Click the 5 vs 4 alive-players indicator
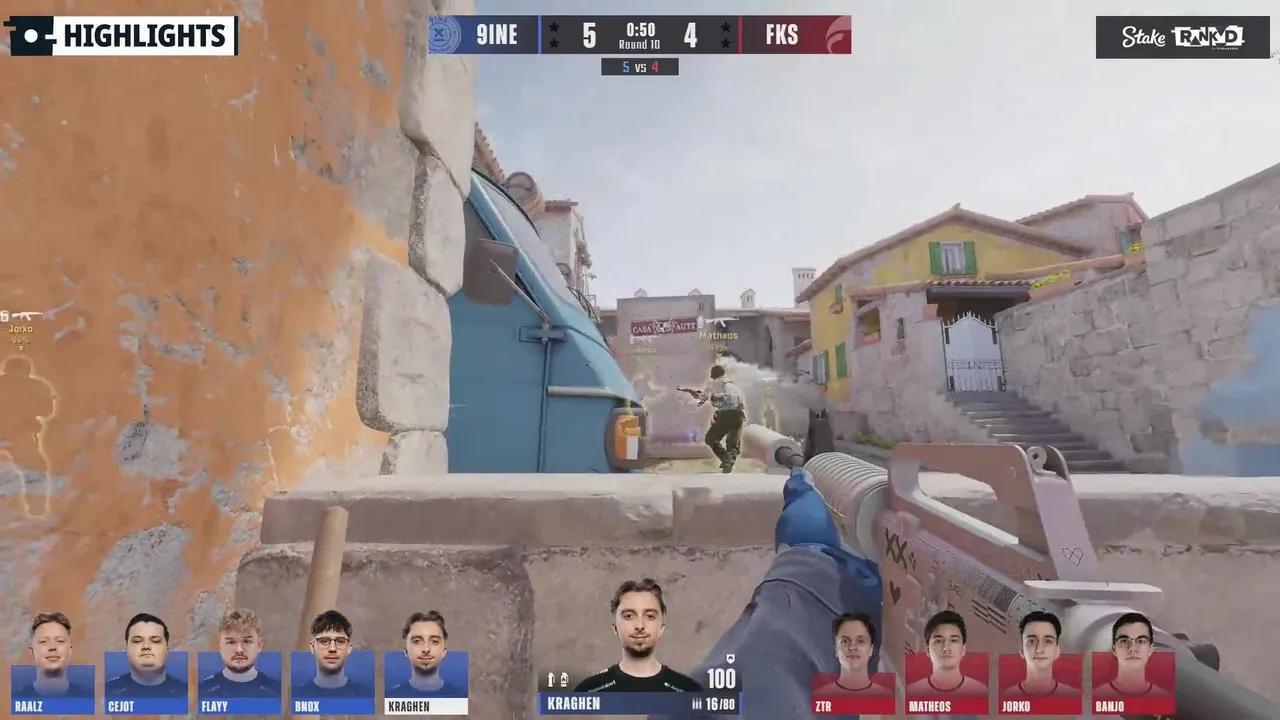The height and width of the screenshot is (720, 1280). point(638,66)
